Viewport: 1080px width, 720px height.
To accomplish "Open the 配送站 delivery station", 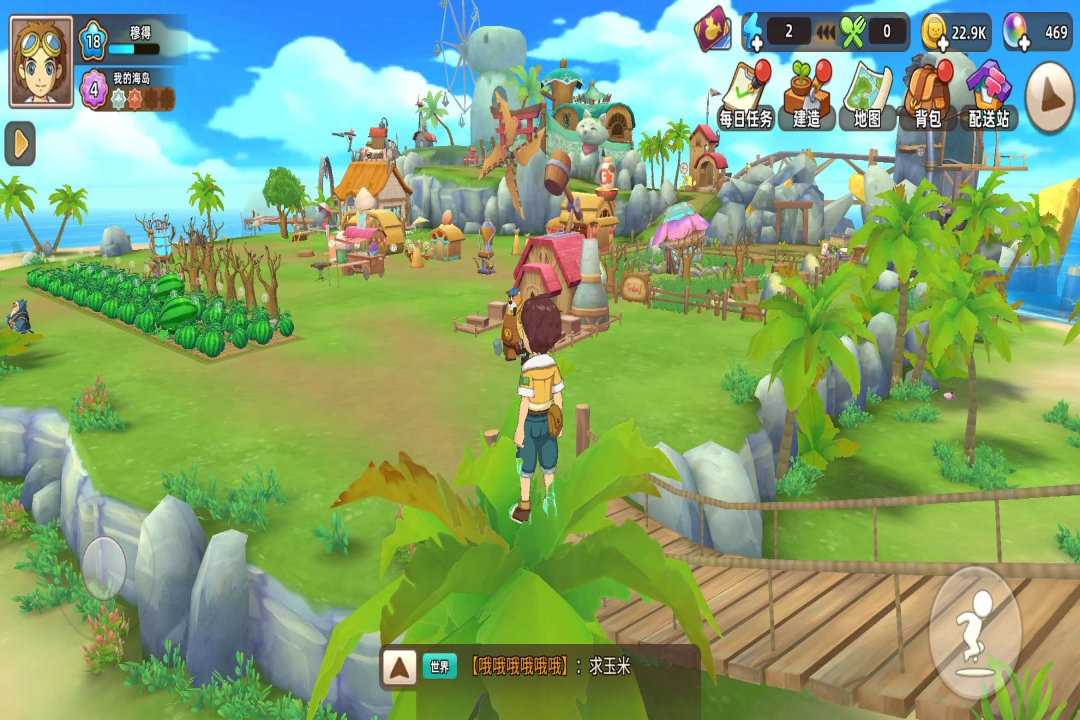I will 989,96.
